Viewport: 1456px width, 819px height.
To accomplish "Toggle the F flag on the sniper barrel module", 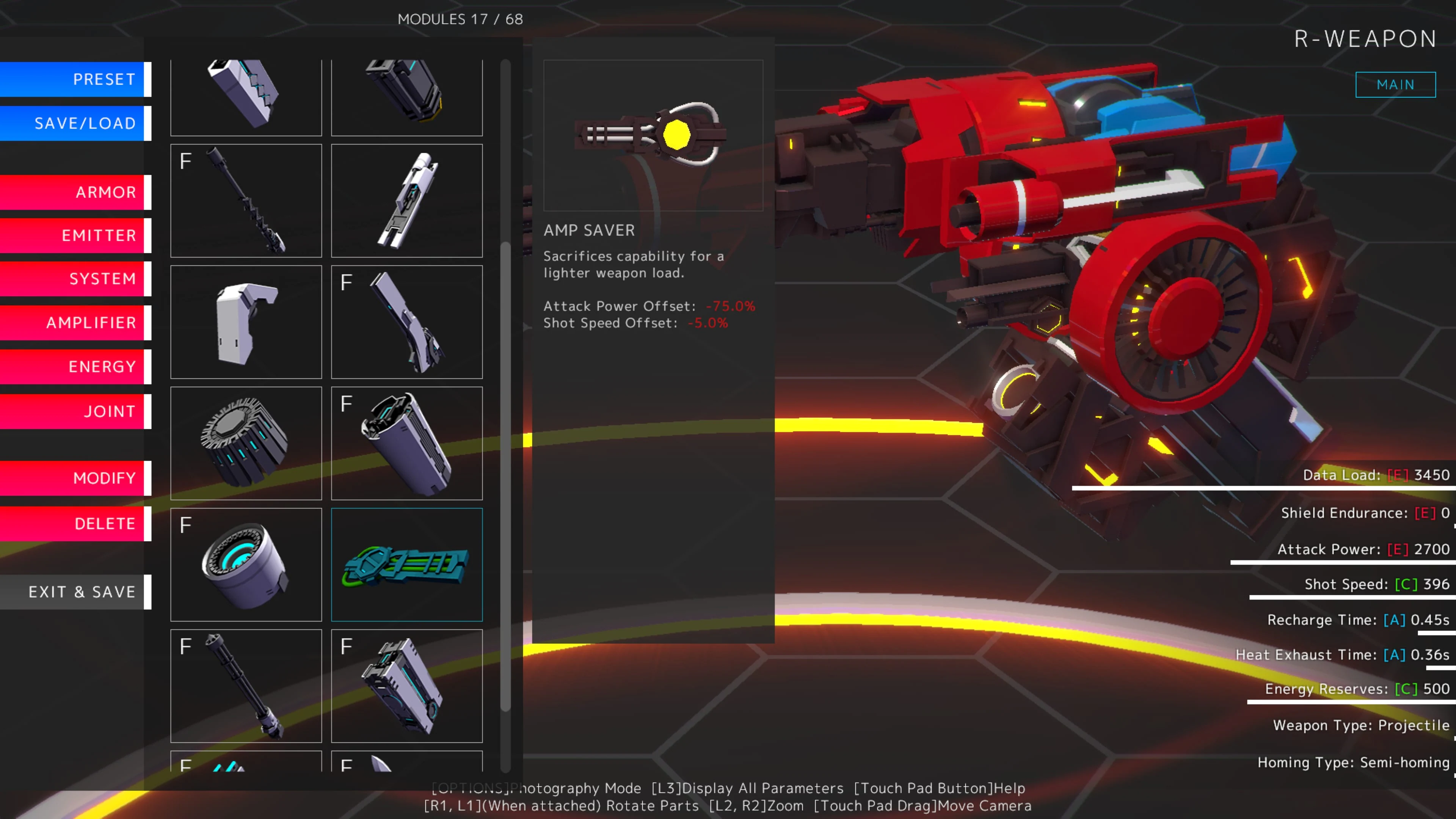I will 184,162.
